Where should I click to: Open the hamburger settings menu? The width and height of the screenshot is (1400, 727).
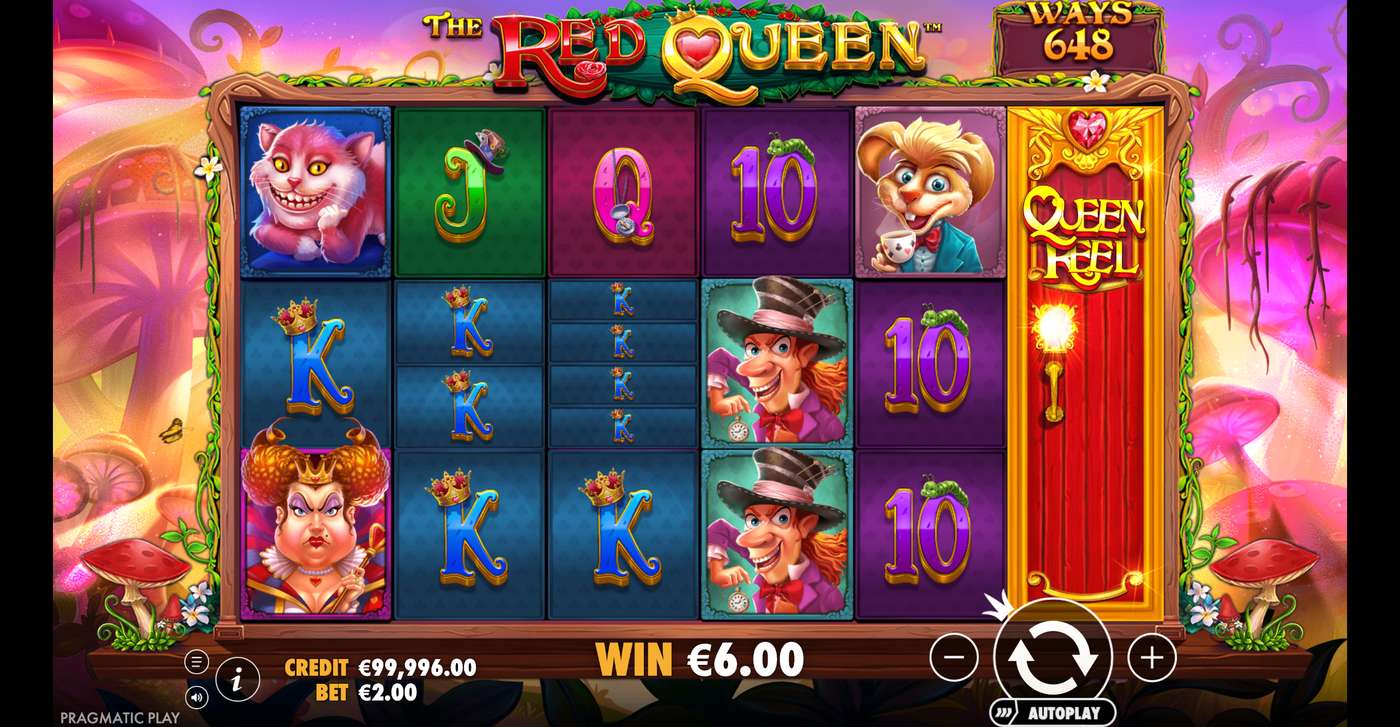[x=196, y=660]
